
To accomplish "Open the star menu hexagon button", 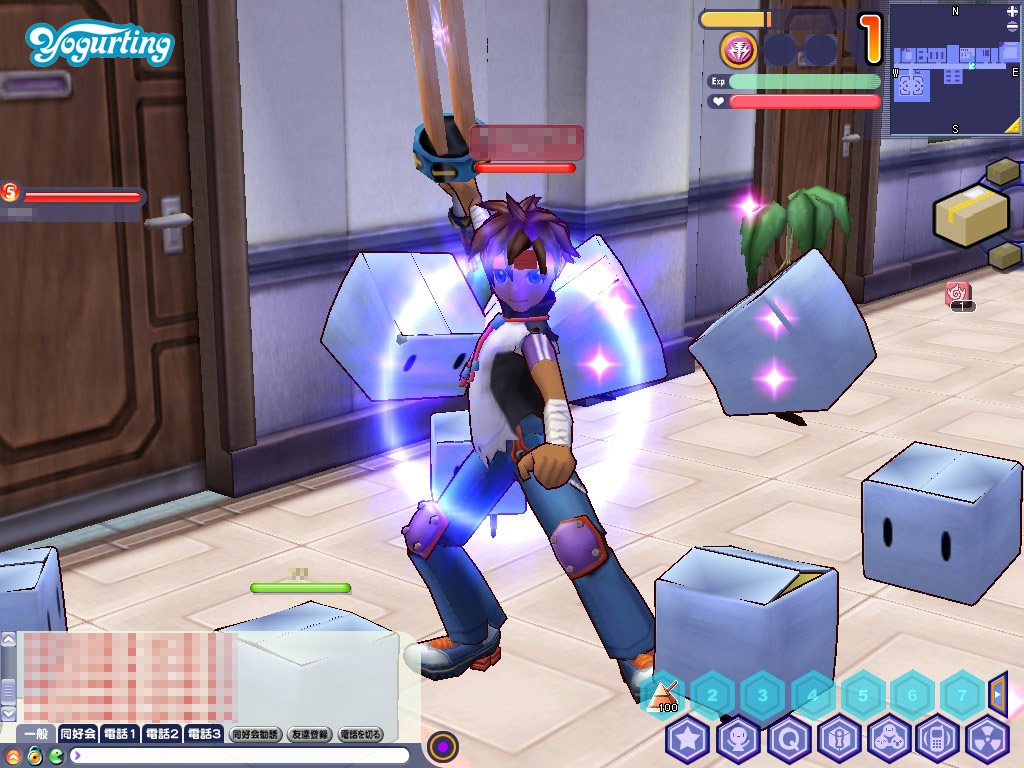I will tap(687, 741).
